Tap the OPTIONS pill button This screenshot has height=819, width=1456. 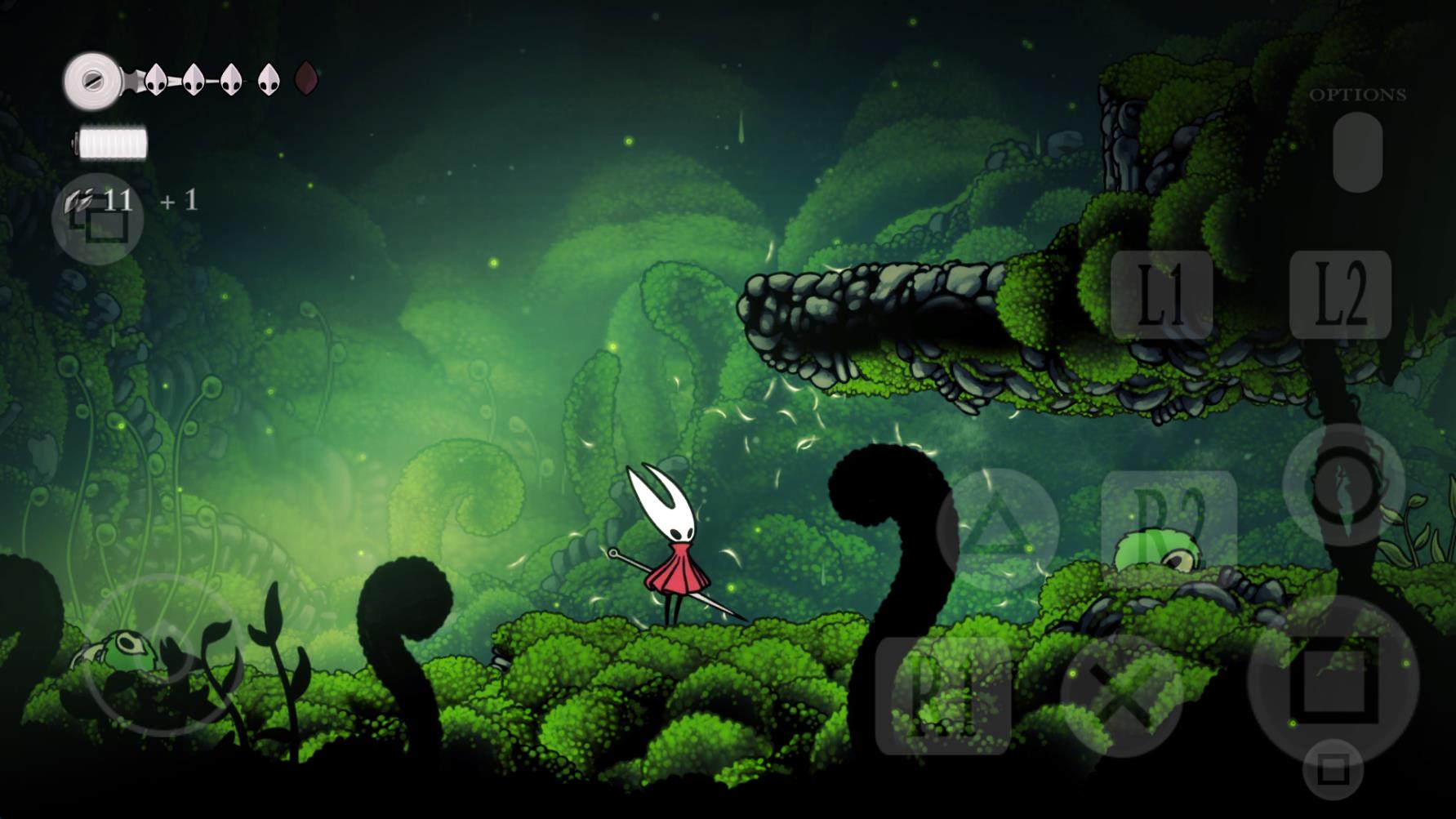tap(1357, 153)
